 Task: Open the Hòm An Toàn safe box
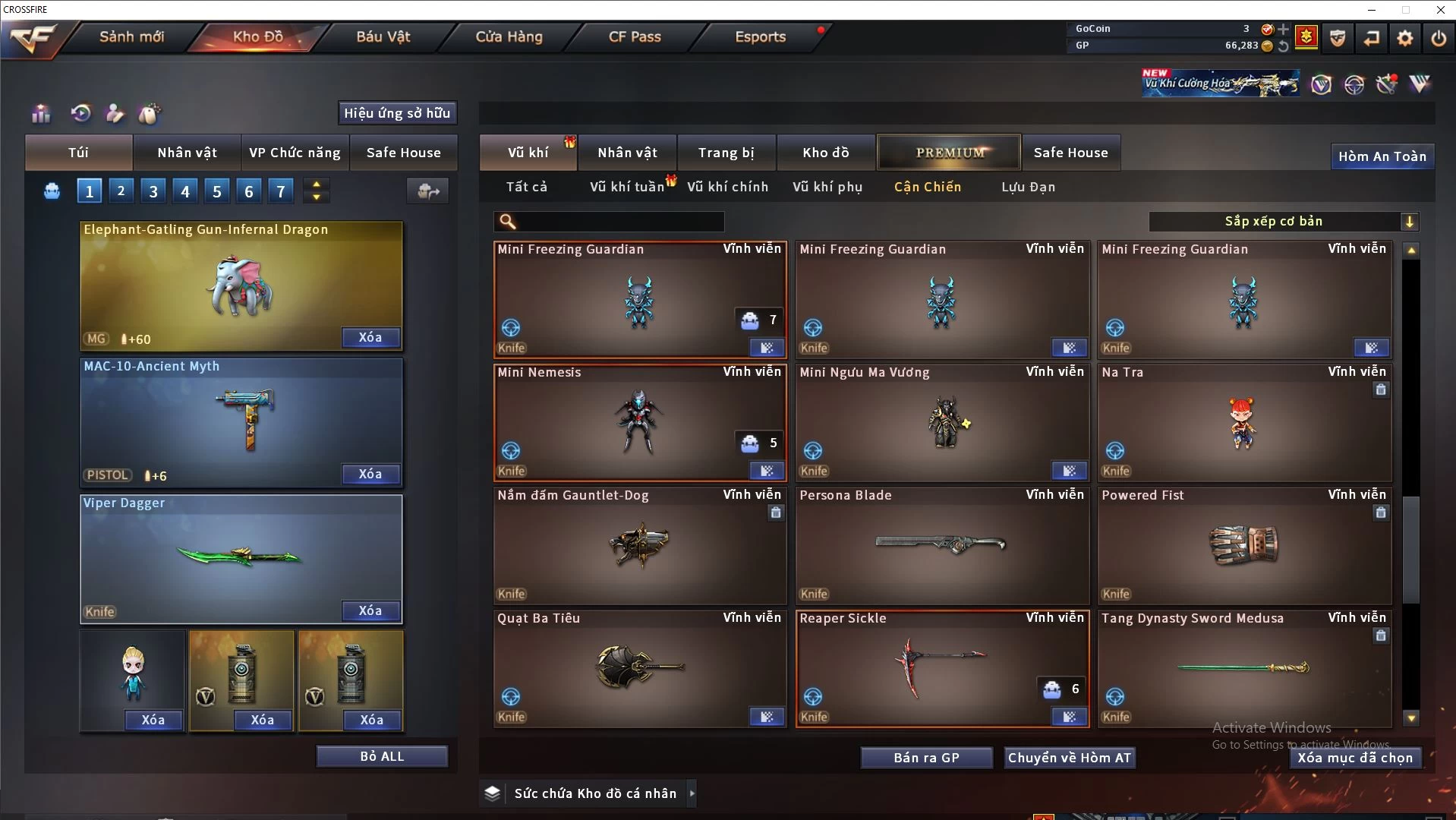(x=1382, y=156)
